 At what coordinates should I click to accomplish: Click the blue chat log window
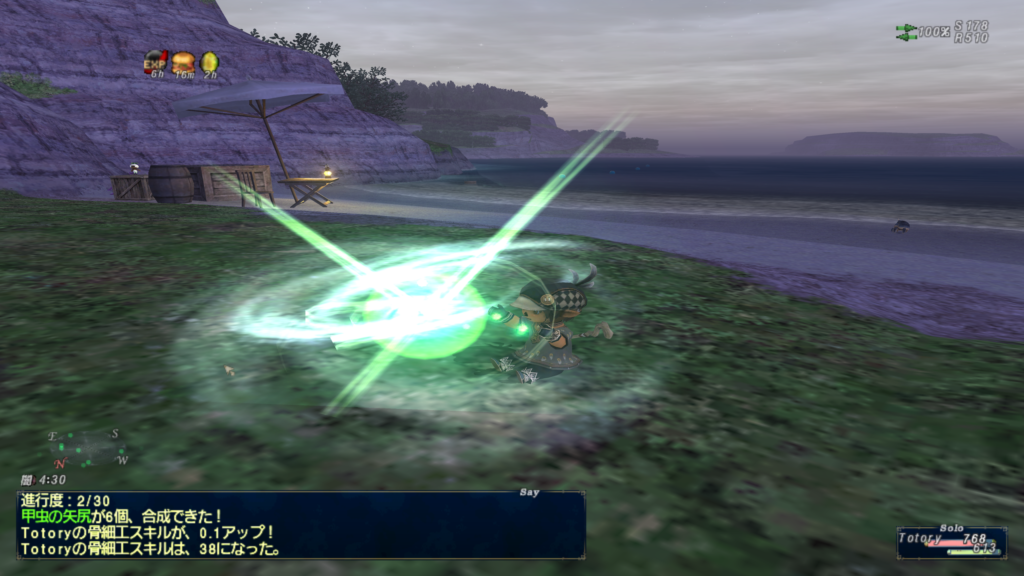point(300,524)
